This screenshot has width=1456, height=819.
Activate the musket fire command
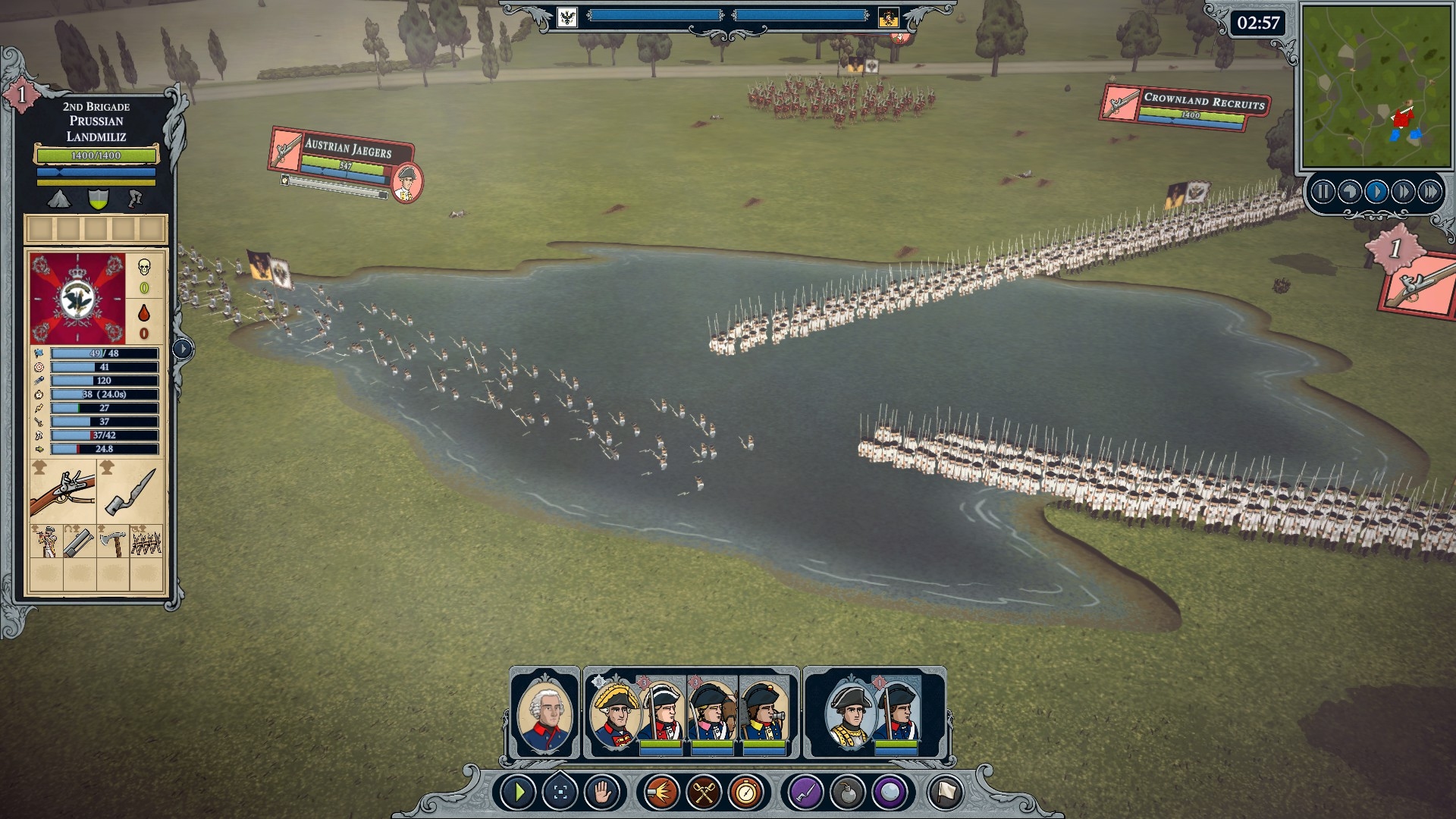tap(661, 793)
